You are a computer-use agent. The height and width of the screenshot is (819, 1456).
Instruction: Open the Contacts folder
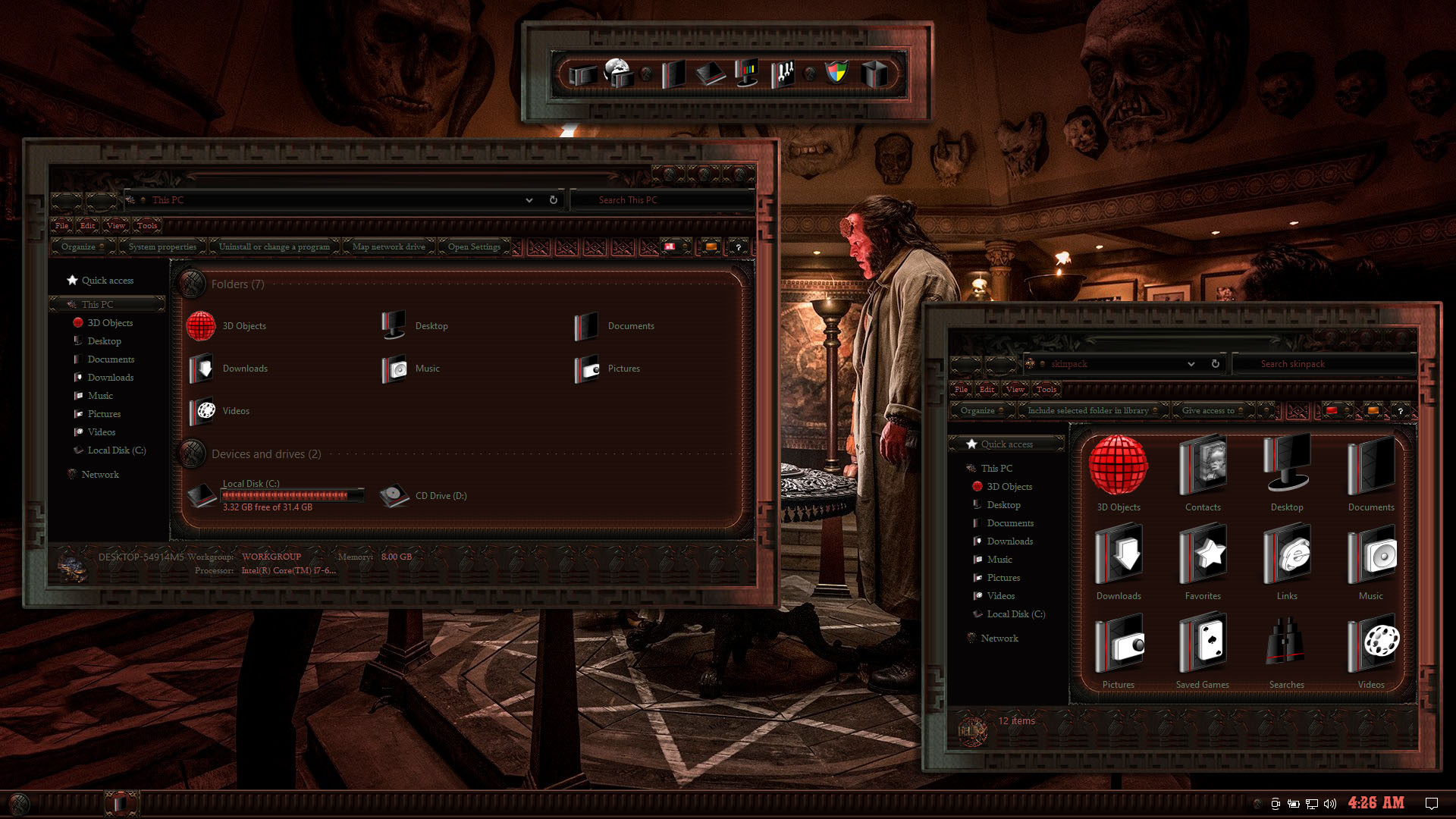click(x=1203, y=474)
